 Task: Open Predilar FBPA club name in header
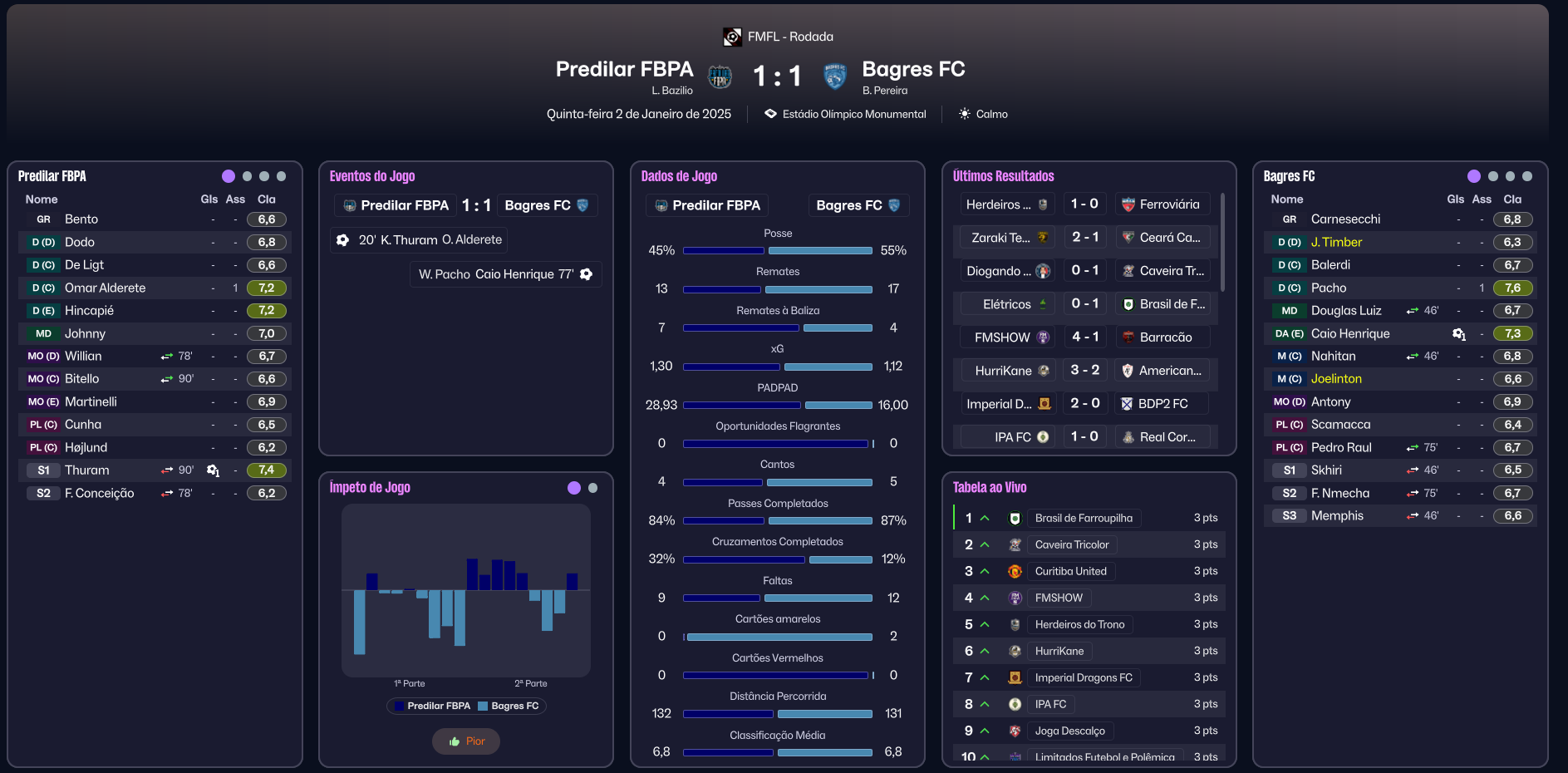[x=624, y=69]
